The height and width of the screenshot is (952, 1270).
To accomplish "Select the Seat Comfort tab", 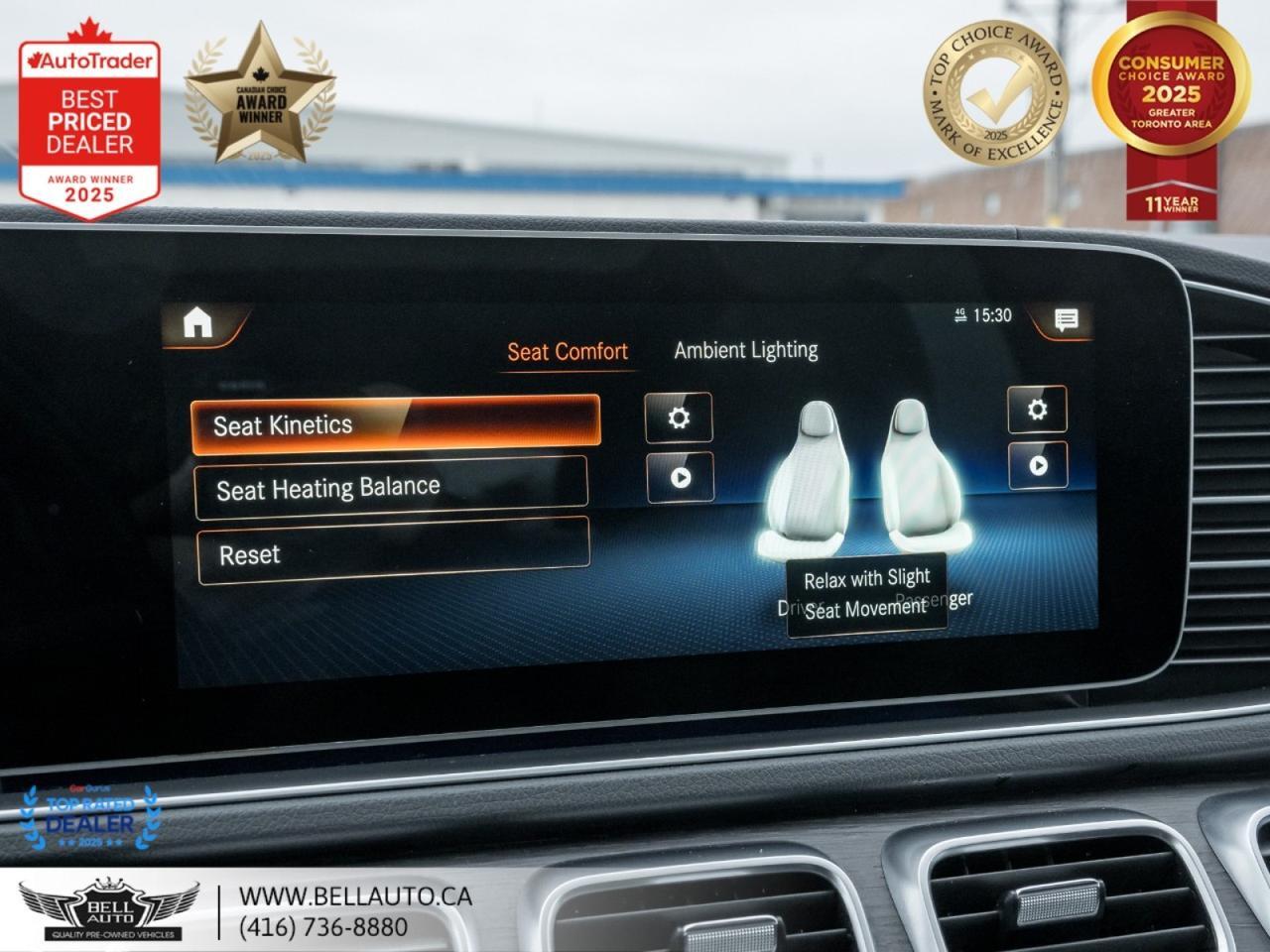I will [x=567, y=350].
